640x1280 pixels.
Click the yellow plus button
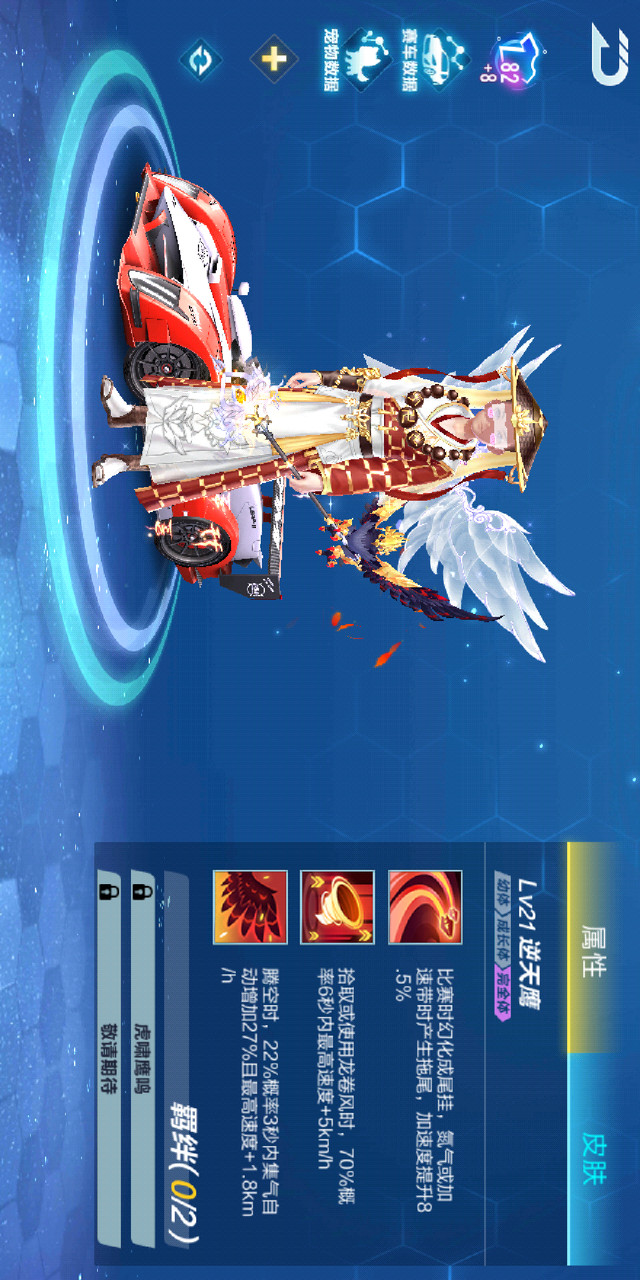(x=273, y=58)
